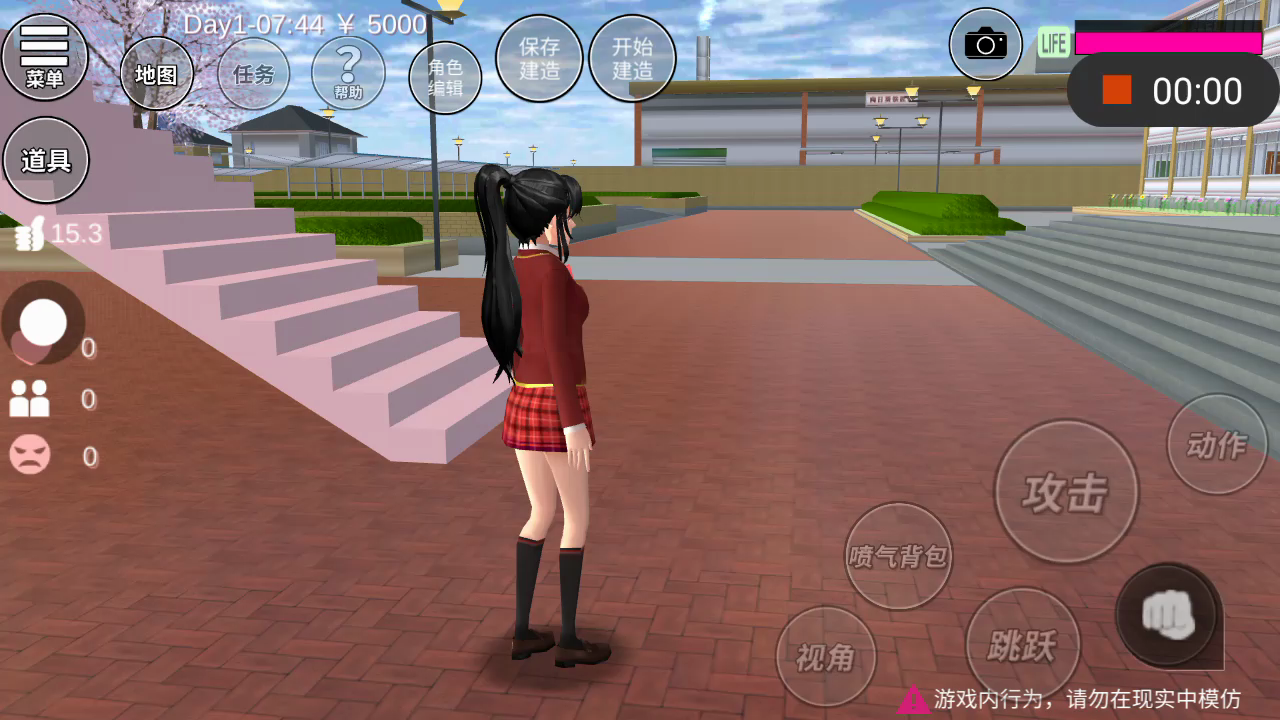Viewport: 1280px width, 720px height.
Task: Tap the 跳跃 jump button
Action: (x=1022, y=645)
